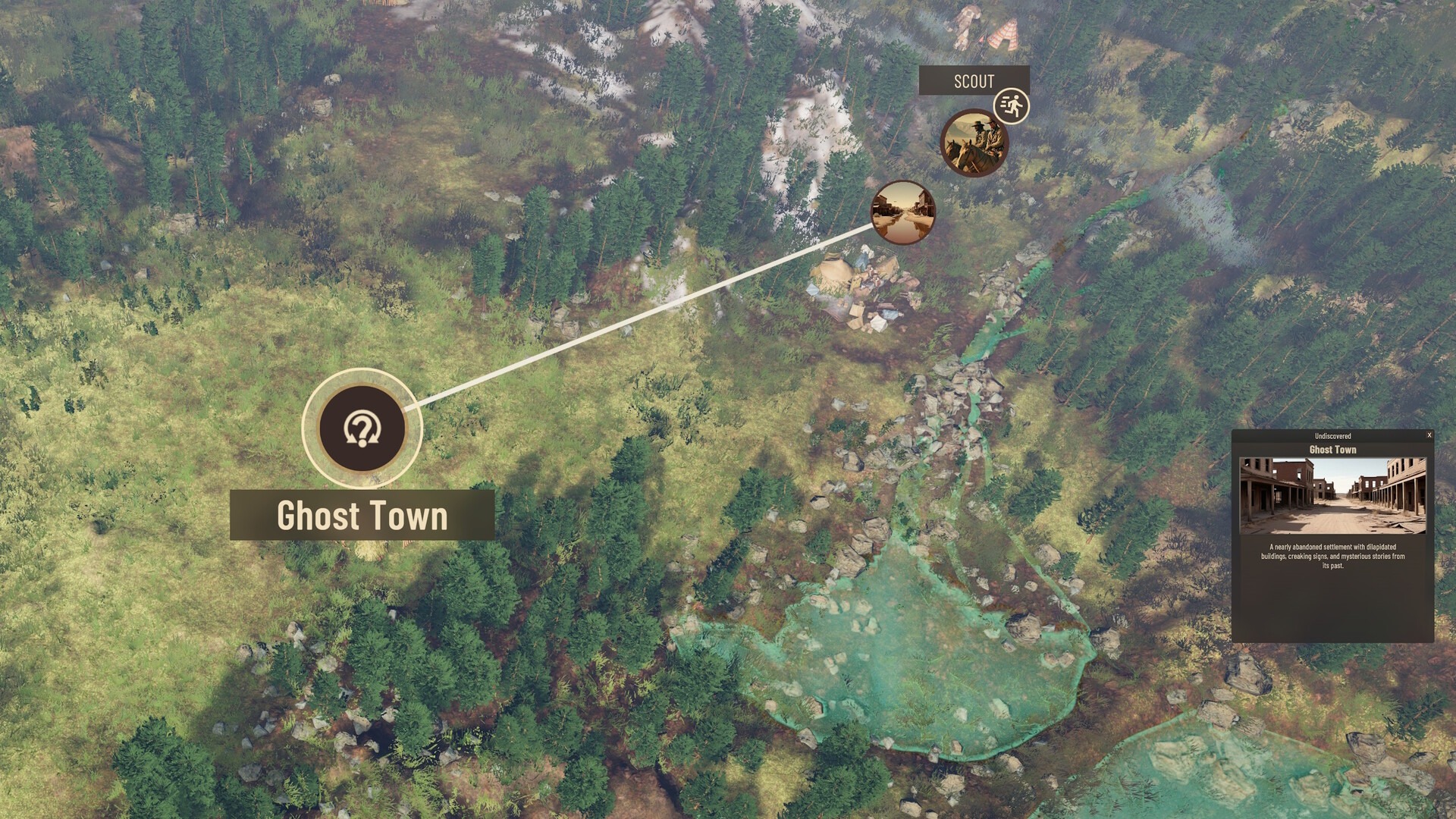The image size is (1456, 819).
Task: Select the ghost town street portrait marker
Action: (902, 212)
